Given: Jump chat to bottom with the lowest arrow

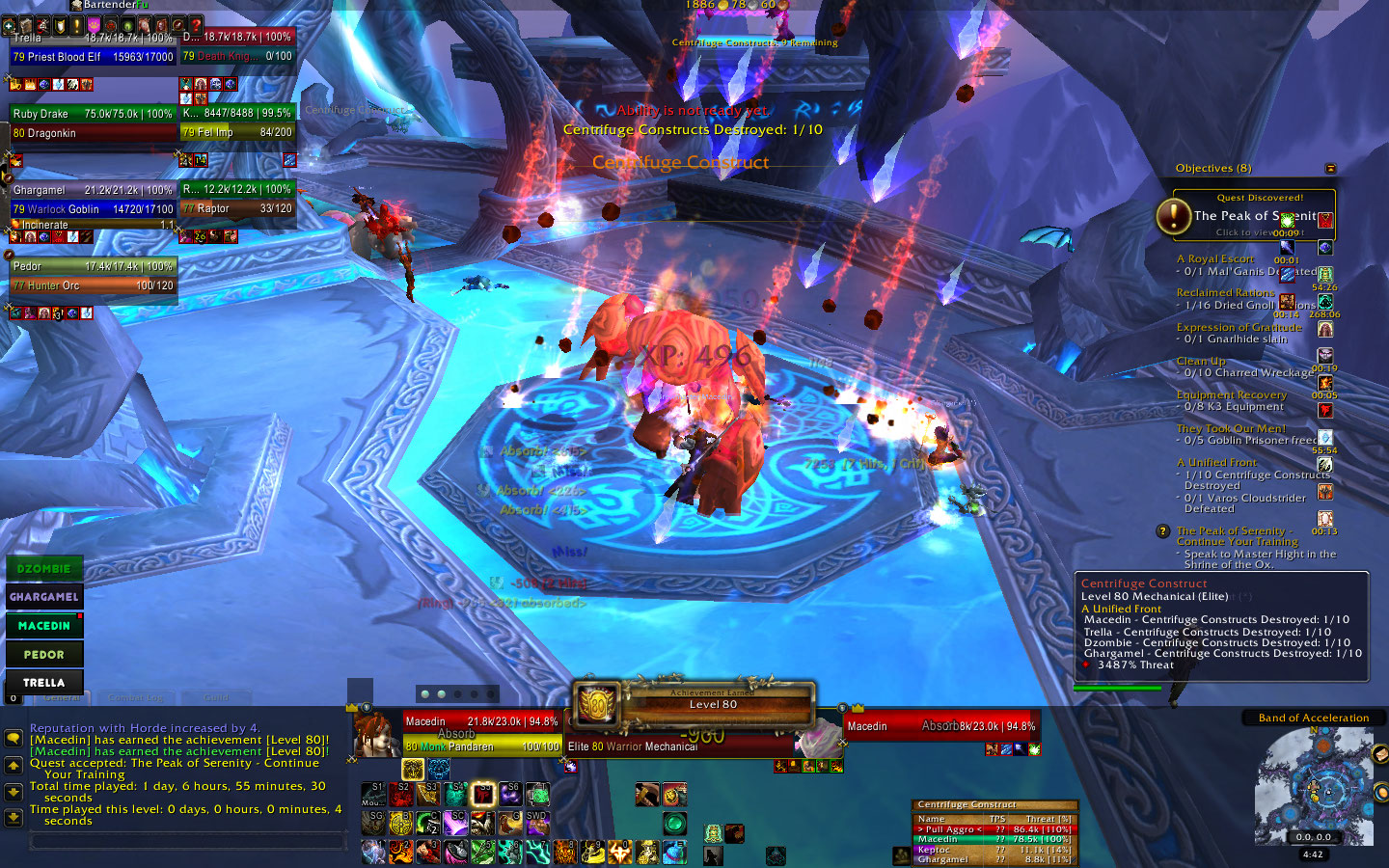Looking at the screenshot, I should 14,818.
